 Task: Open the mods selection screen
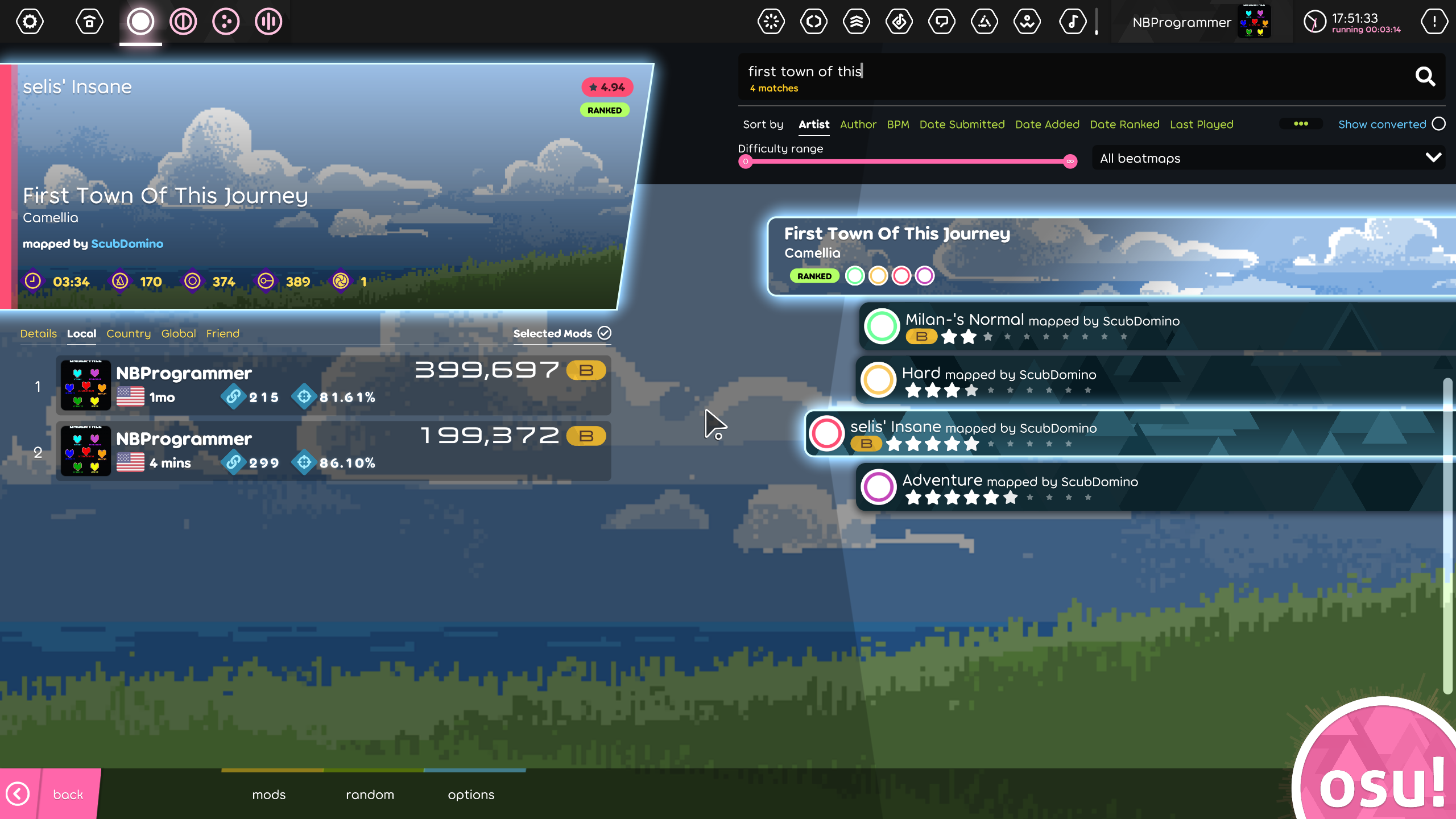pyautogui.click(x=268, y=794)
